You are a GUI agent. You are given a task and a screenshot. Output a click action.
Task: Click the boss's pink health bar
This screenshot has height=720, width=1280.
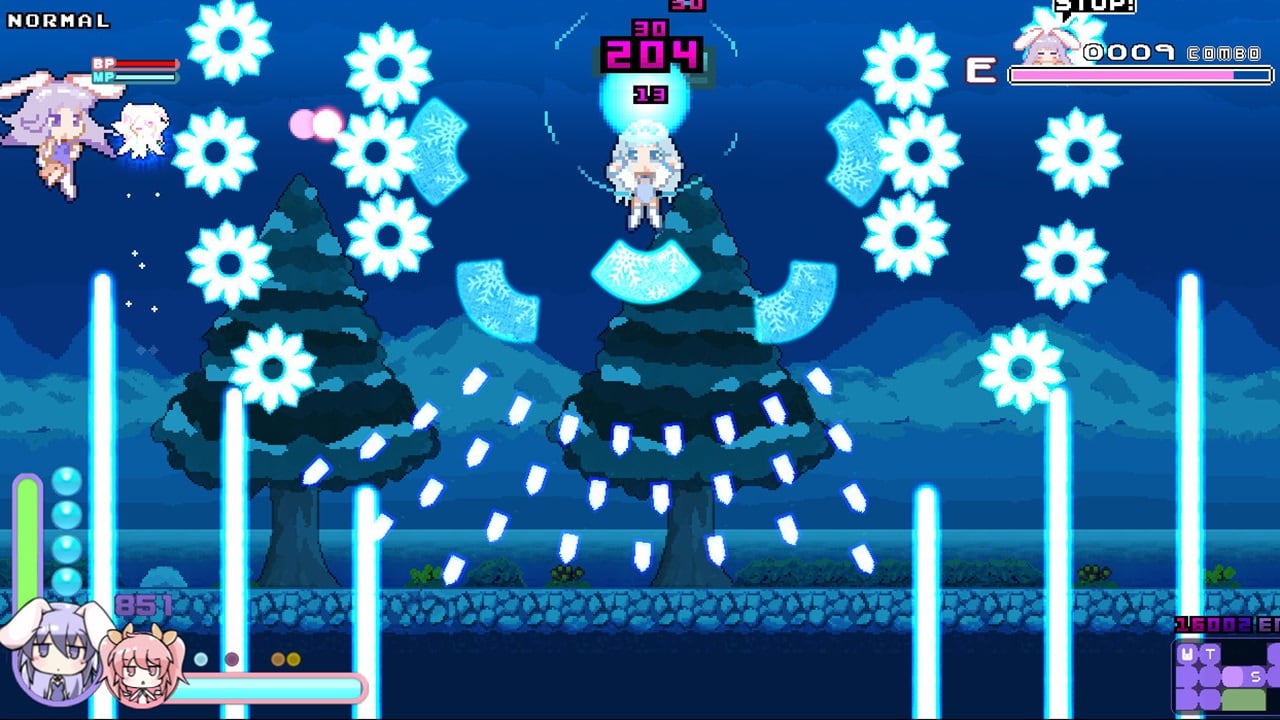[x=1140, y=72]
